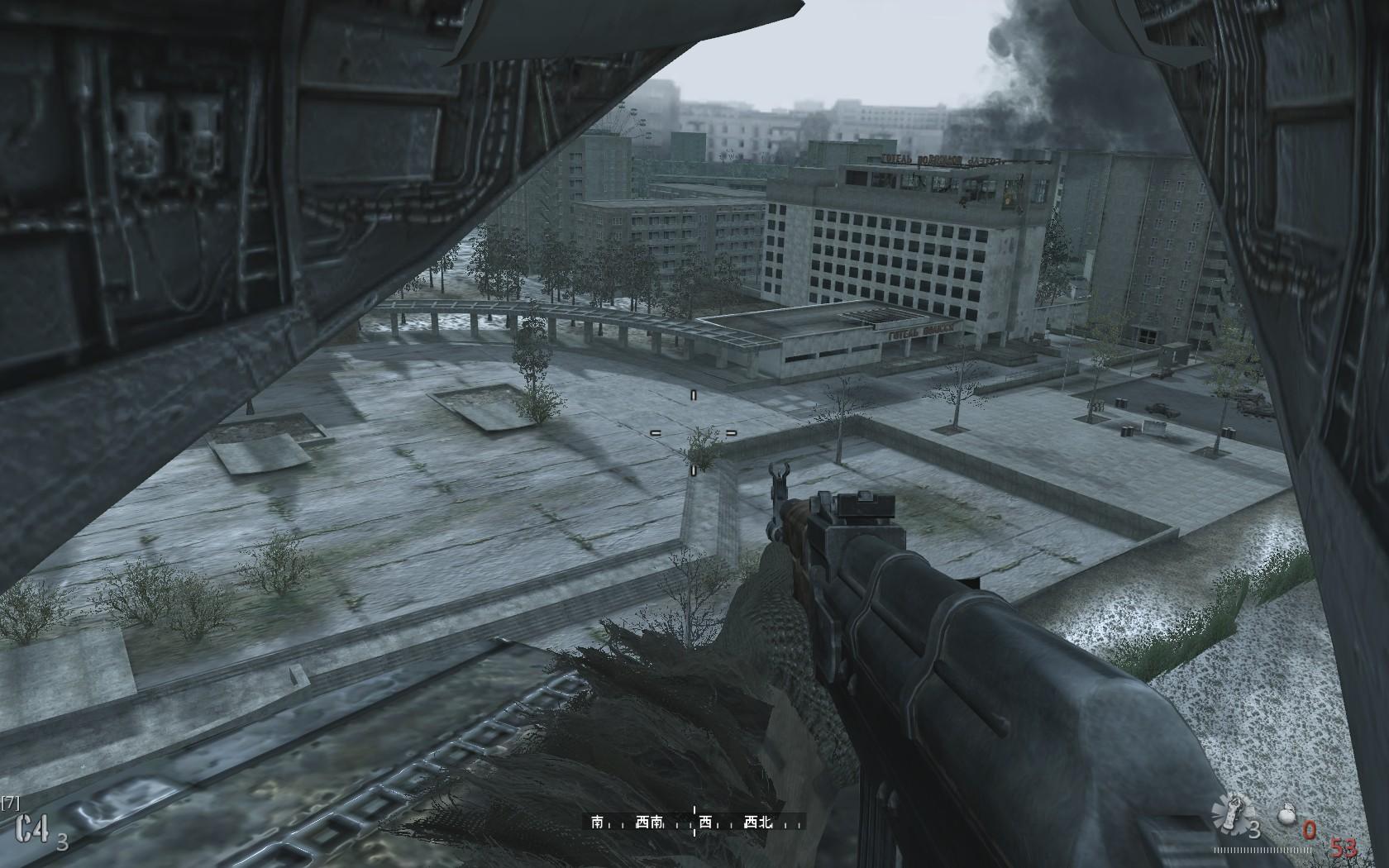Screen dimensions: 1389x868
Task: Click the flashbang grenade icon
Action: [1229, 821]
